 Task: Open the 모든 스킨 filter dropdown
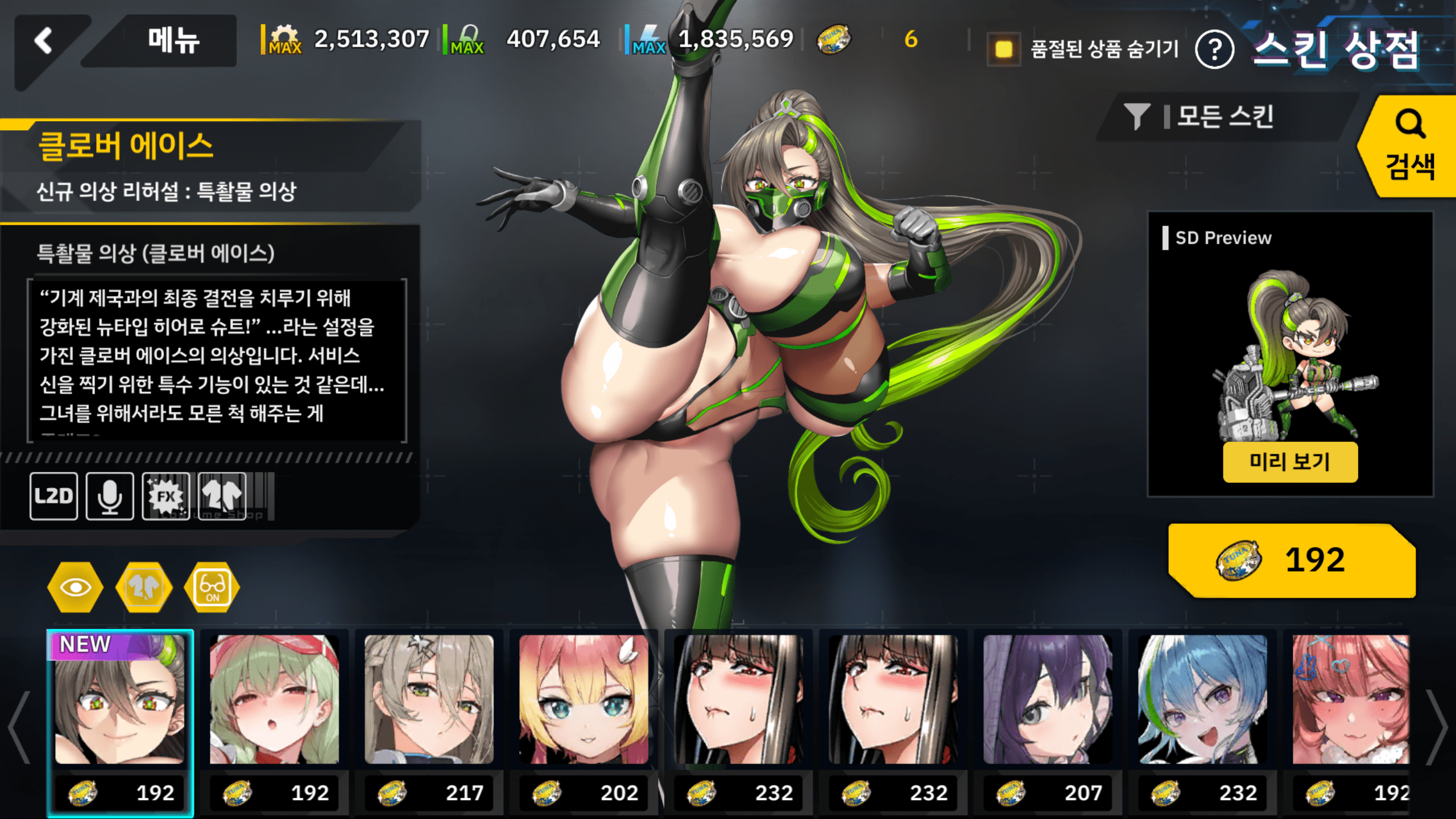(1223, 117)
